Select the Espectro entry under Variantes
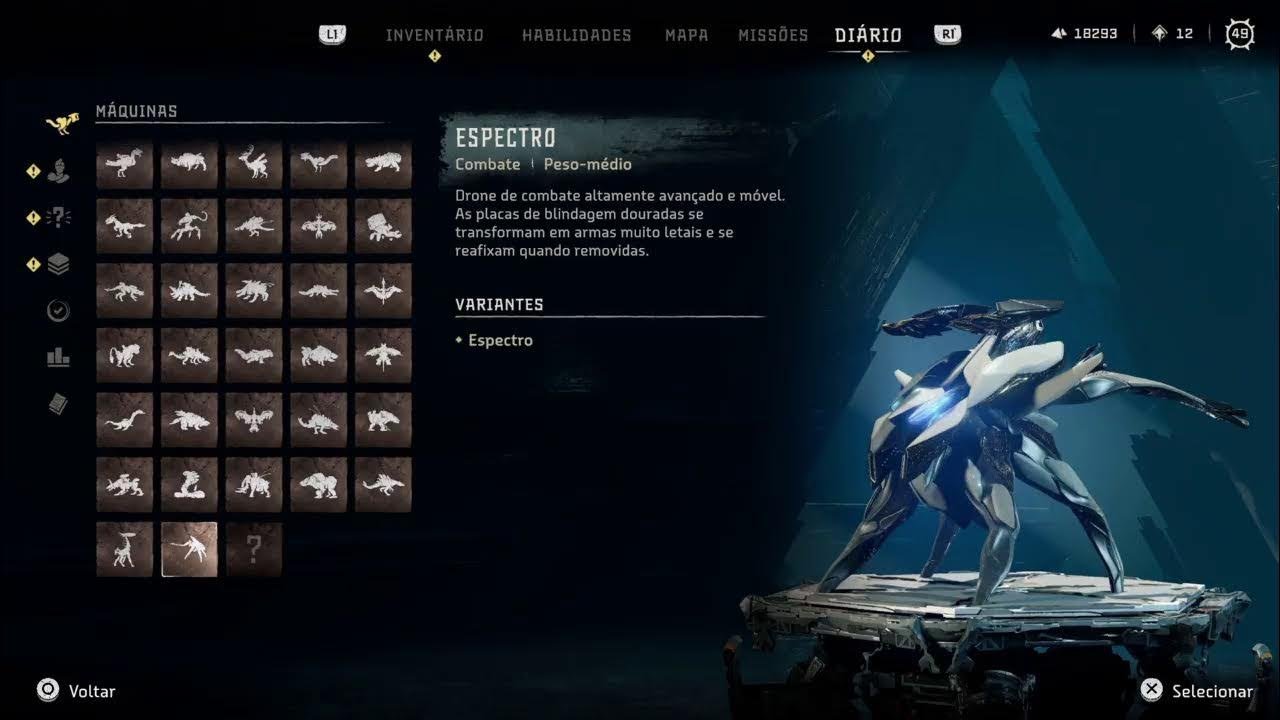 click(500, 340)
